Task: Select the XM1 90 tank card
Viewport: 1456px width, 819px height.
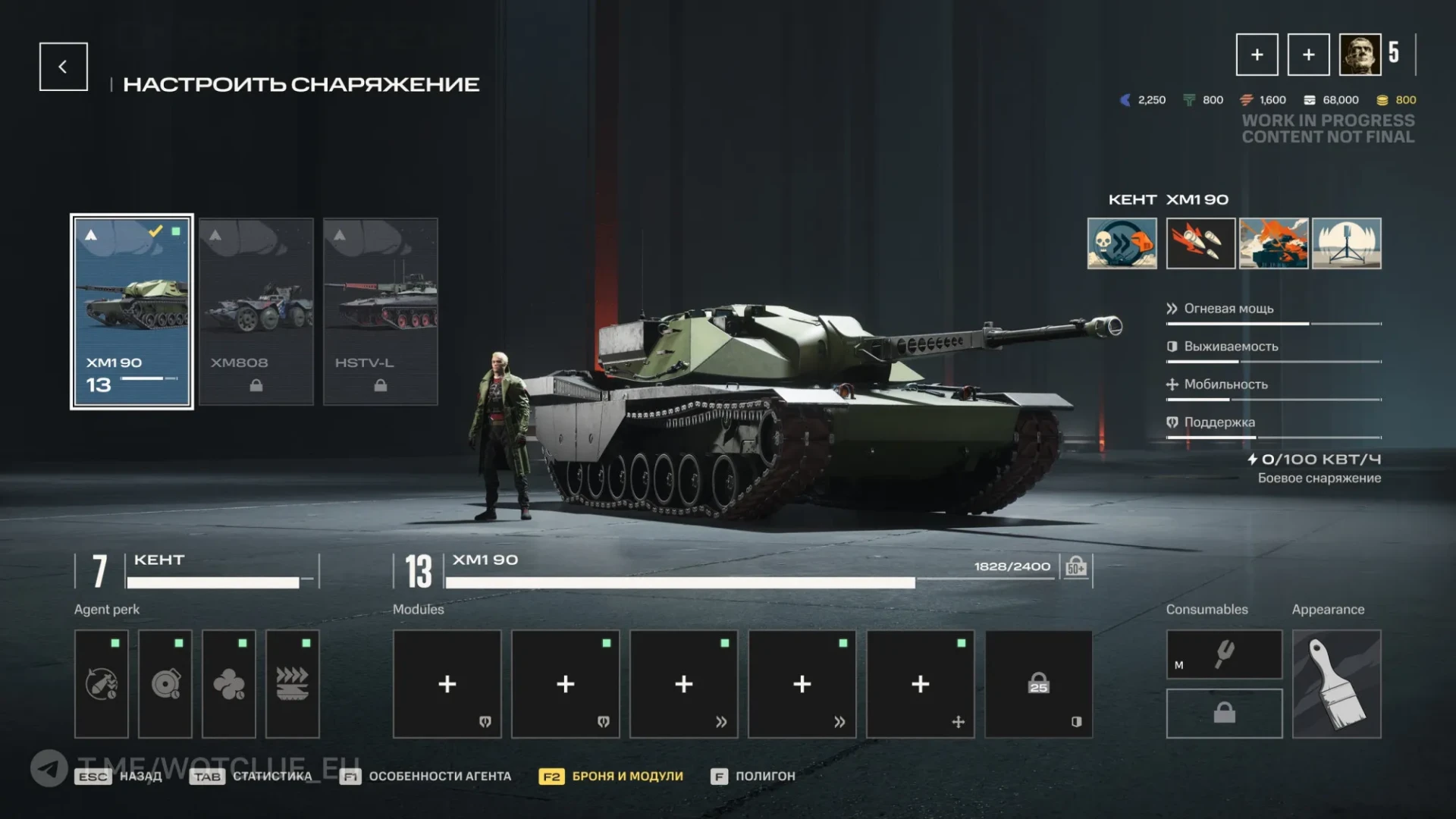Action: tap(132, 312)
